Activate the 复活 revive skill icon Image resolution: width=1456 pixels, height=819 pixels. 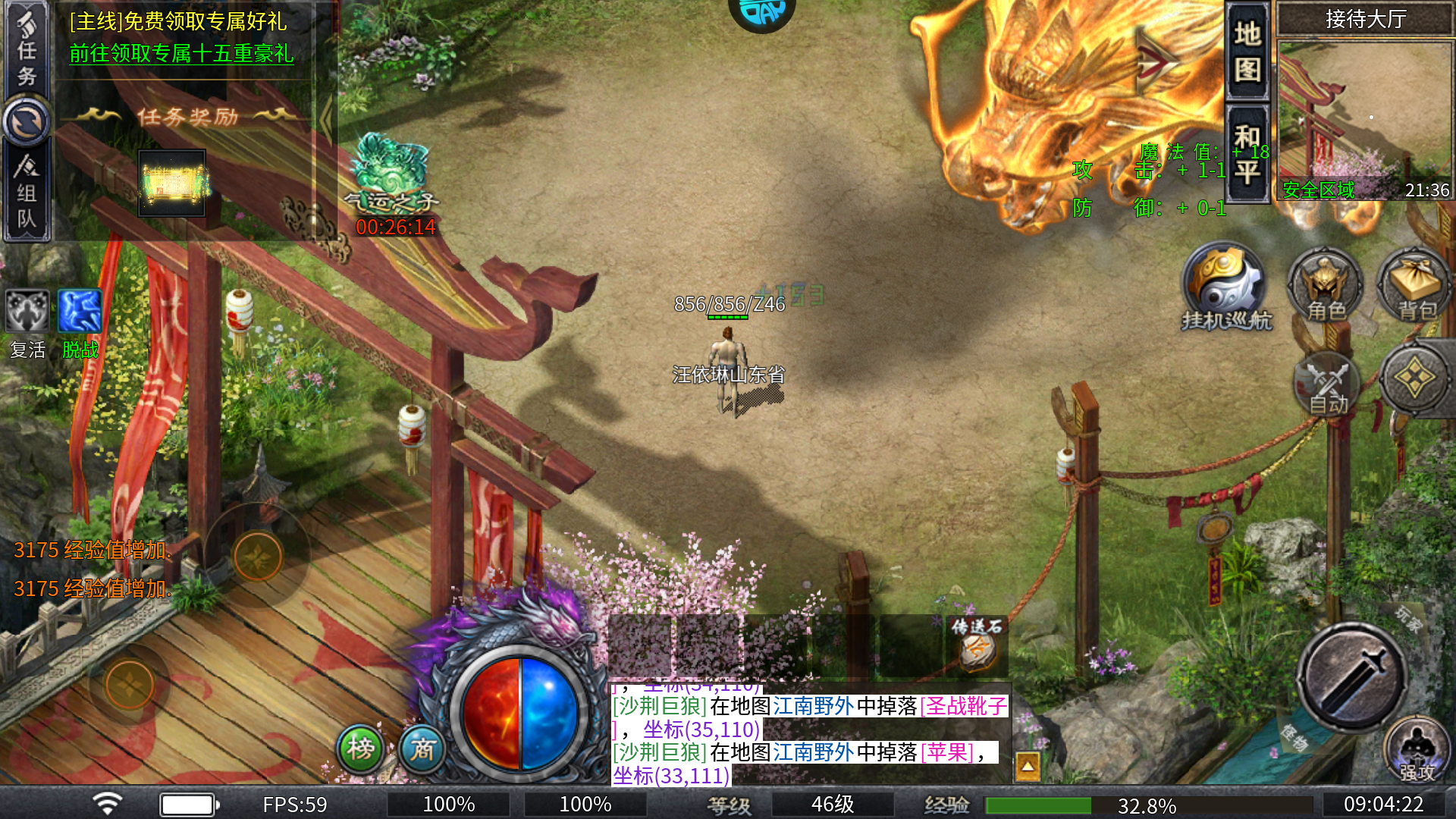(27, 312)
